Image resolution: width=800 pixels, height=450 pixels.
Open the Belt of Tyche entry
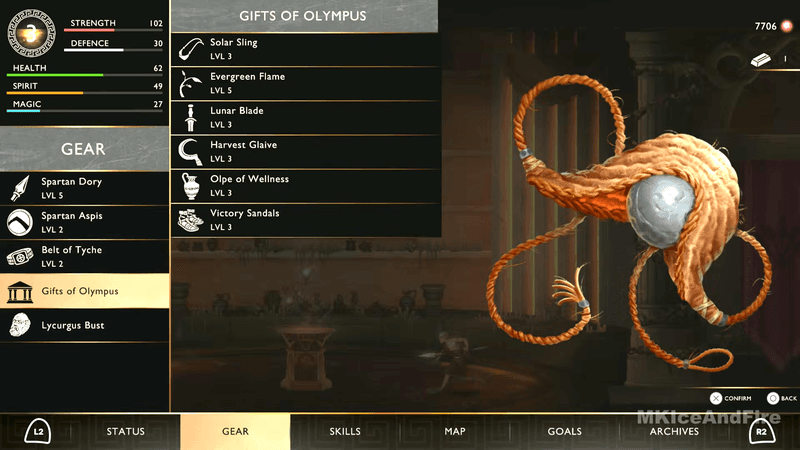(85, 256)
